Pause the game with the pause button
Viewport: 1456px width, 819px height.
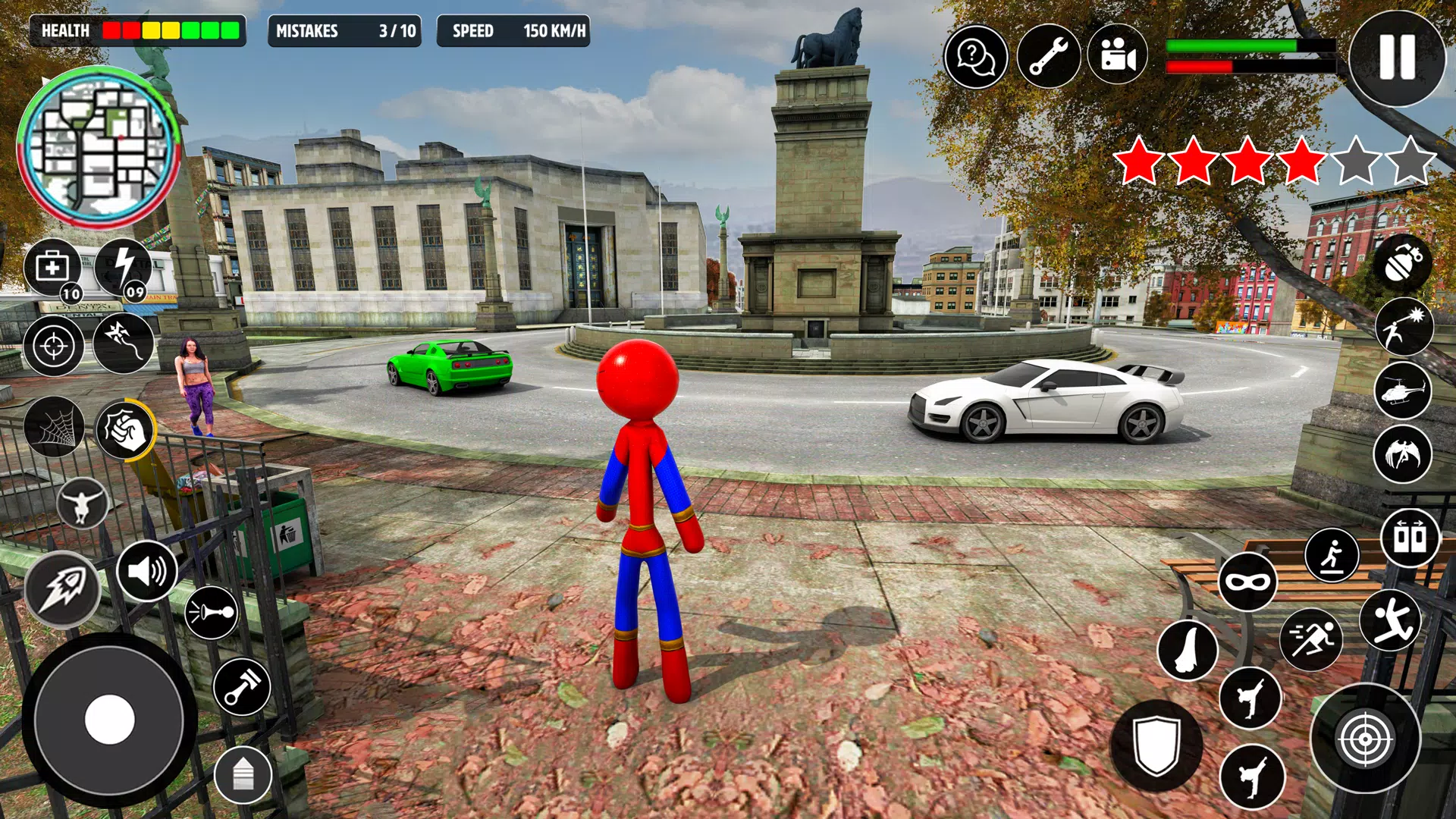coord(1397,58)
